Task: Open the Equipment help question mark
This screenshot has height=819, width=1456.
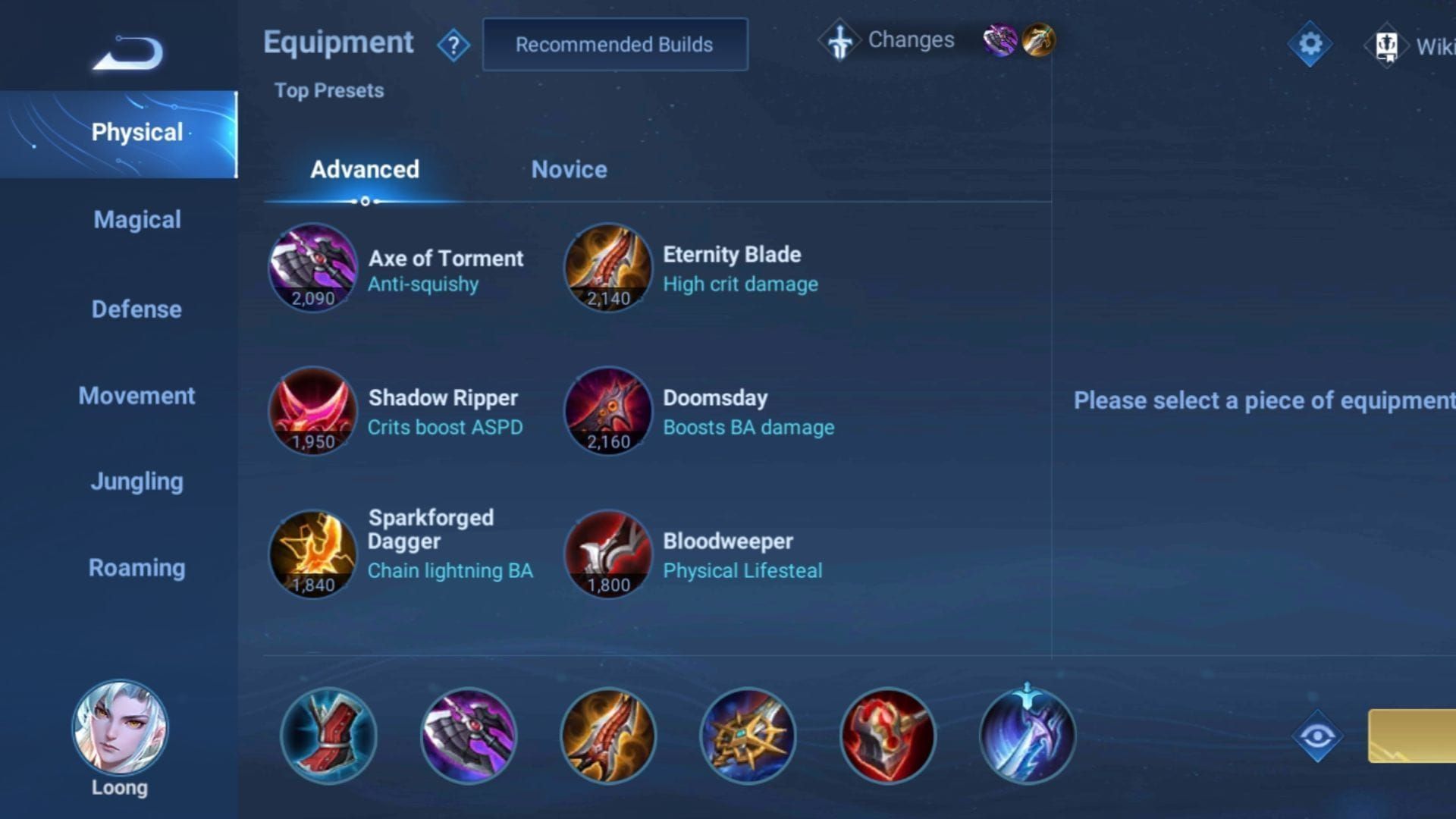Action: [x=453, y=44]
